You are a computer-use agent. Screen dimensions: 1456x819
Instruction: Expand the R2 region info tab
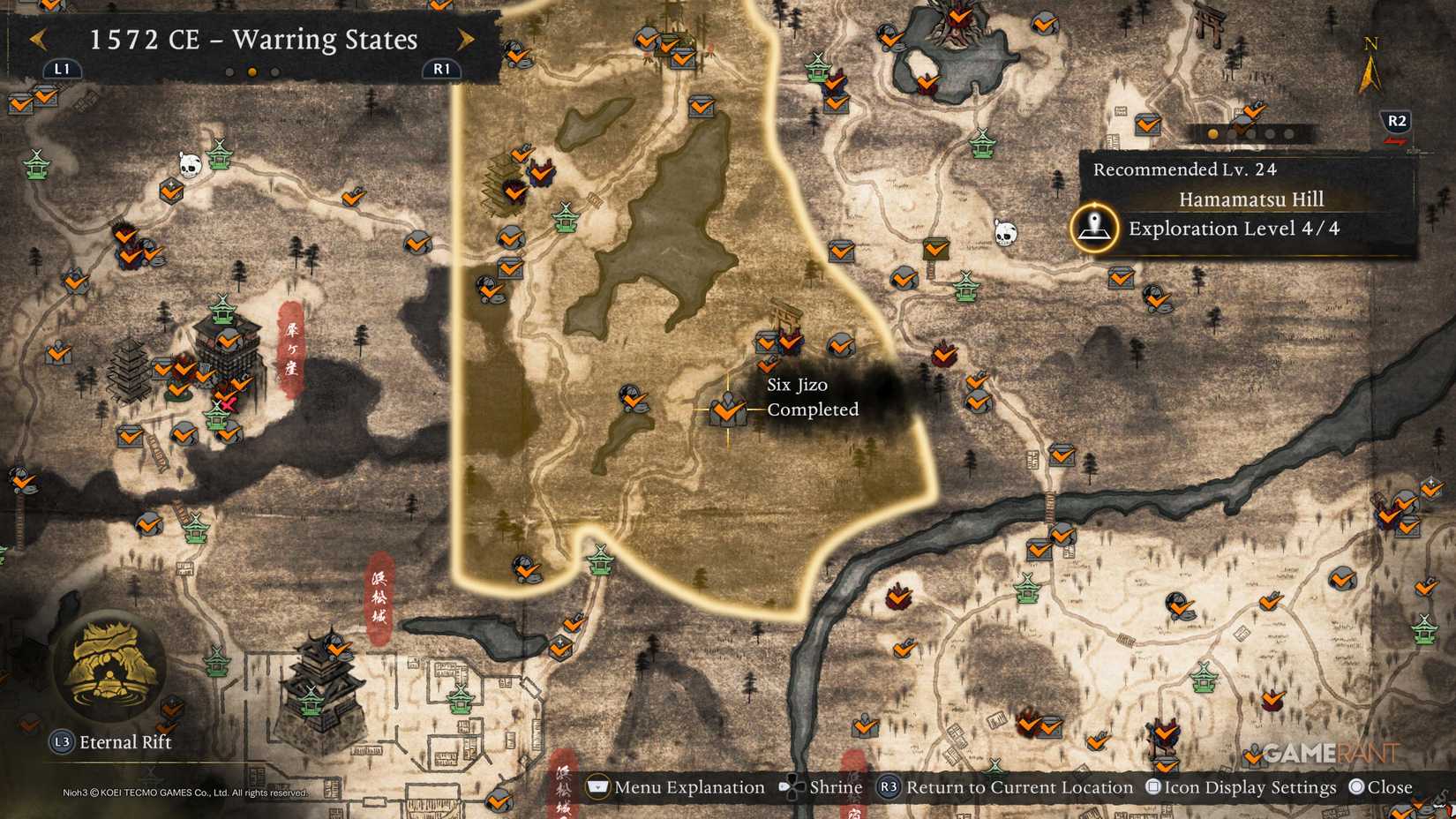pyautogui.click(x=1395, y=123)
